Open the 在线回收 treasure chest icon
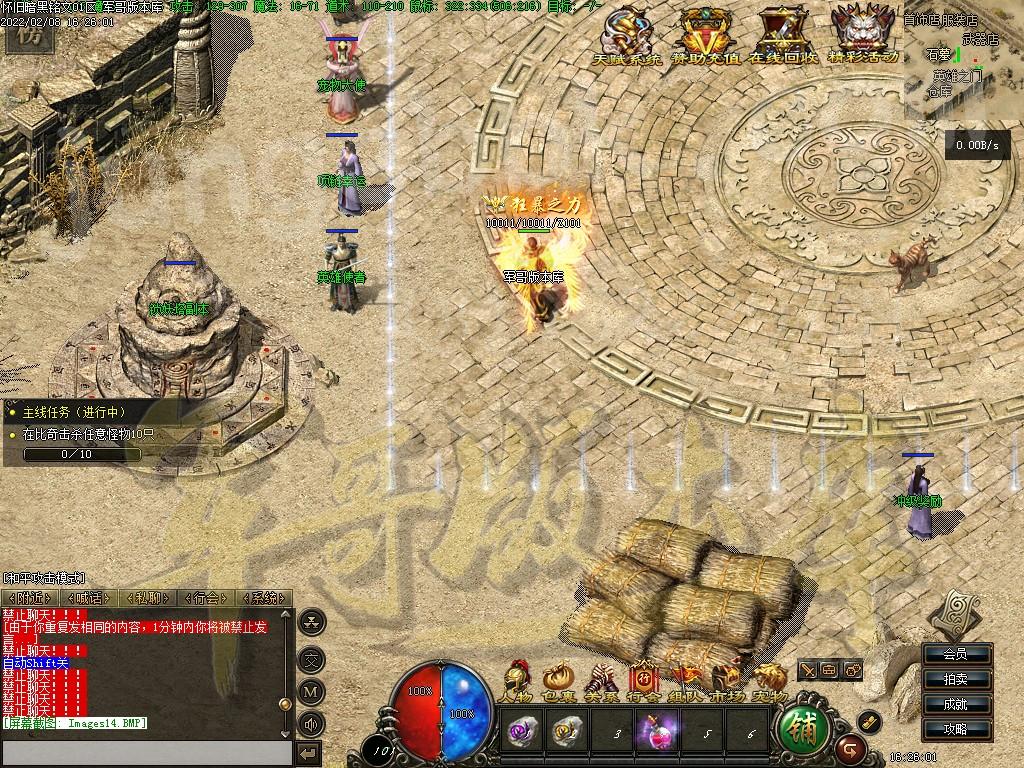The image size is (1024, 768). (x=783, y=33)
